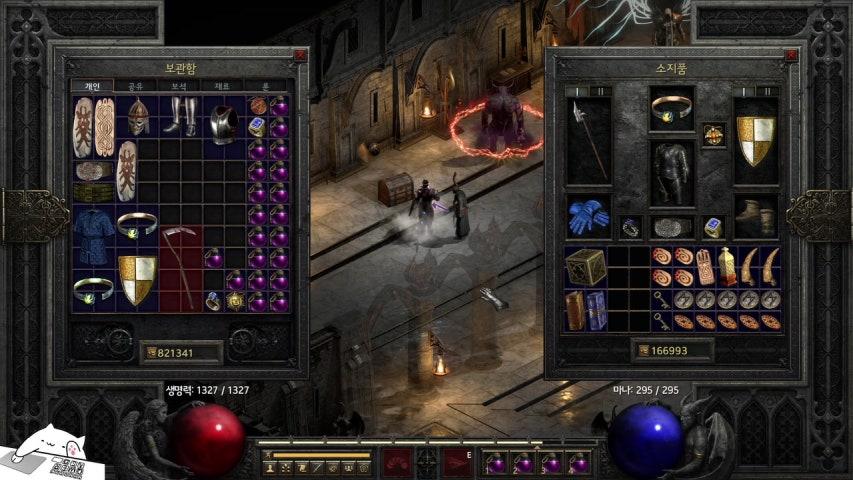Open the left-click skill selector
Screen dimensions: 853x480
tap(398, 462)
